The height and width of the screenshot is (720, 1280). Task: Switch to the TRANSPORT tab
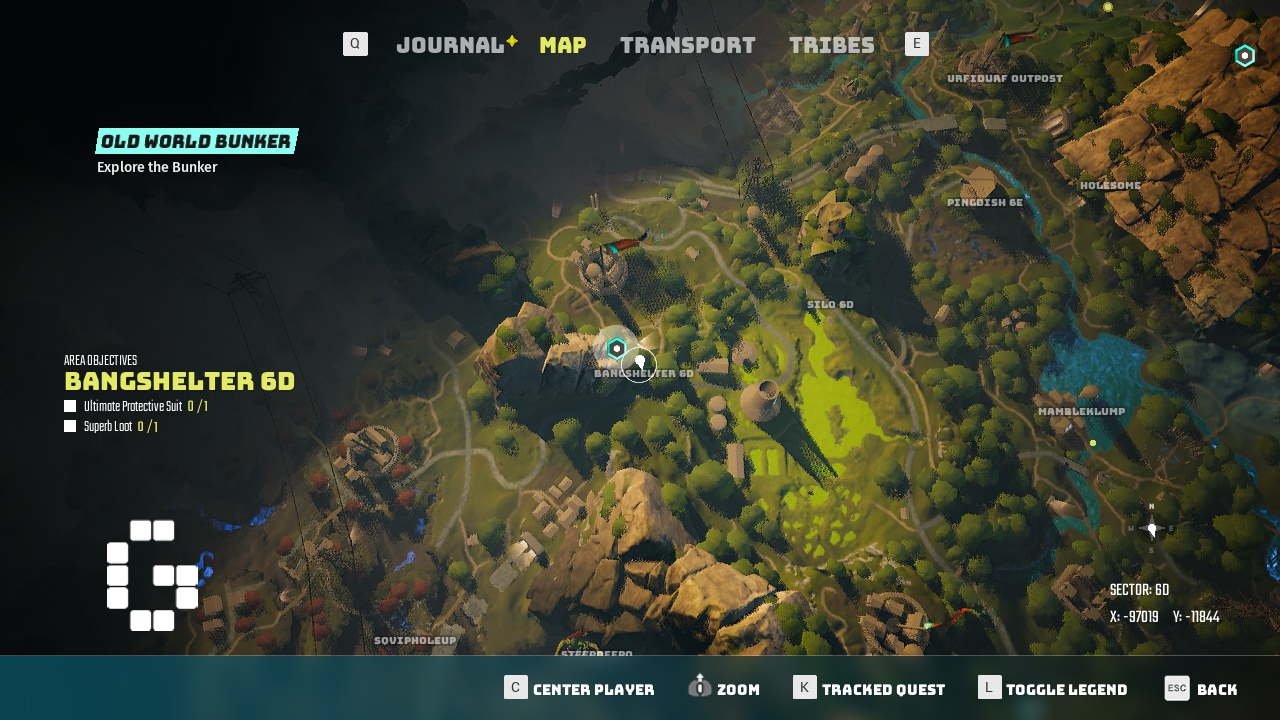click(x=688, y=44)
